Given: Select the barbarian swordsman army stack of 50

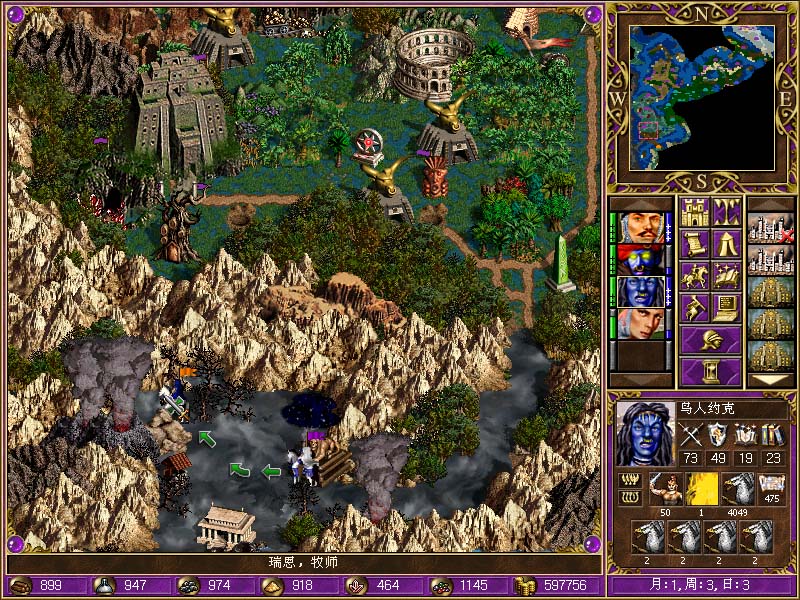Looking at the screenshot, I should [x=666, y=489].
